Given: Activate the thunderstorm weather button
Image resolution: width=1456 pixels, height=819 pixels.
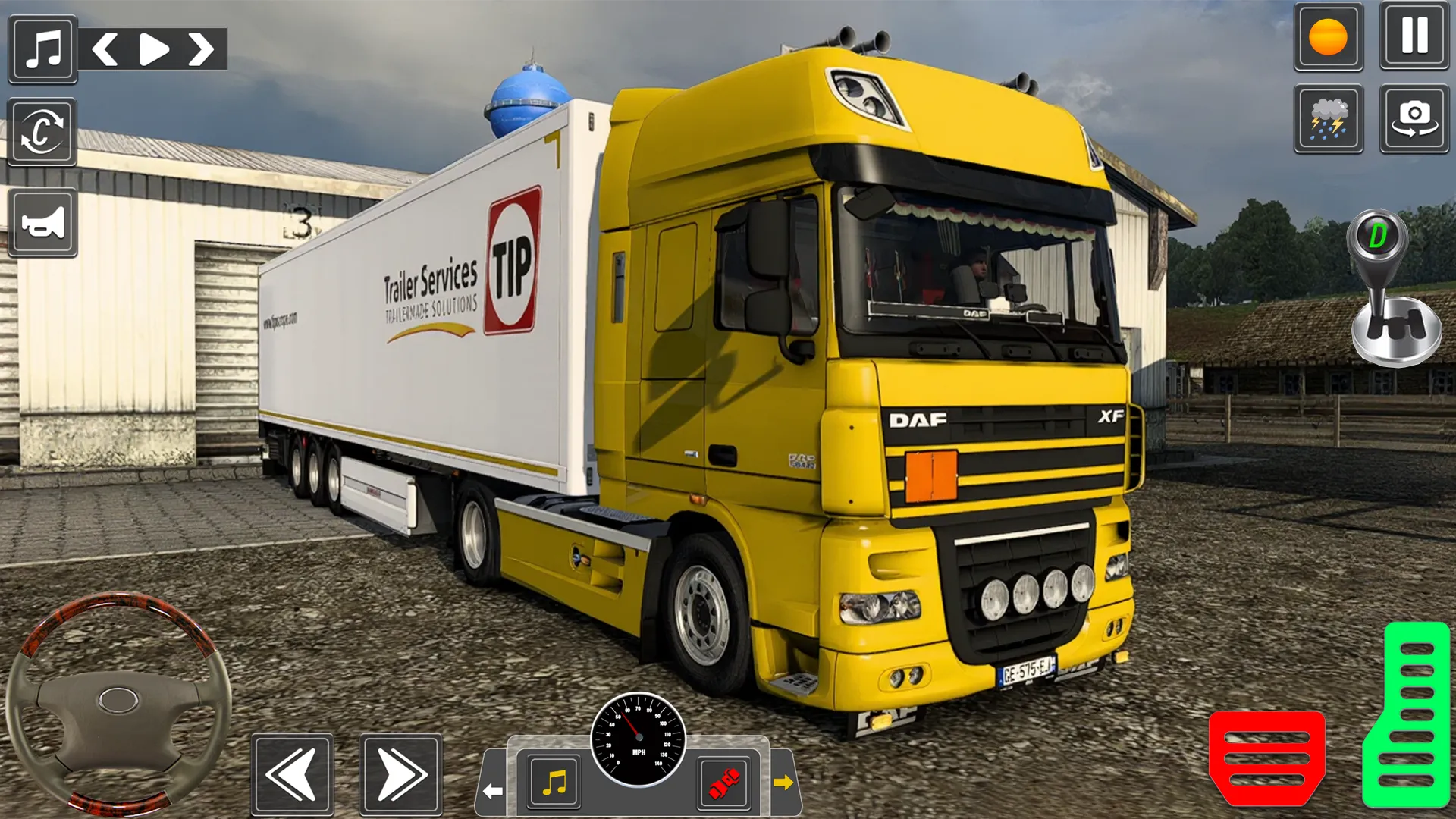Looking at the screenshot, I should point(1328,119).
